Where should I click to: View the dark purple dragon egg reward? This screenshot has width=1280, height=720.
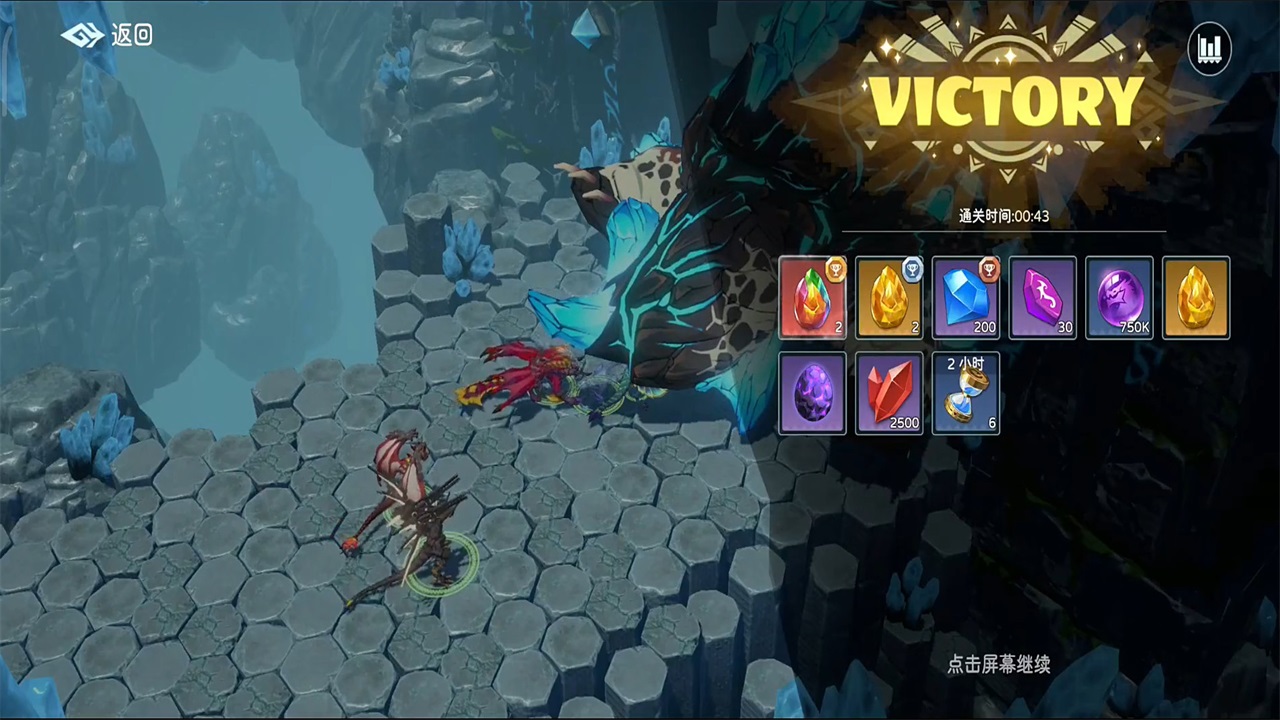click(813, 393)
